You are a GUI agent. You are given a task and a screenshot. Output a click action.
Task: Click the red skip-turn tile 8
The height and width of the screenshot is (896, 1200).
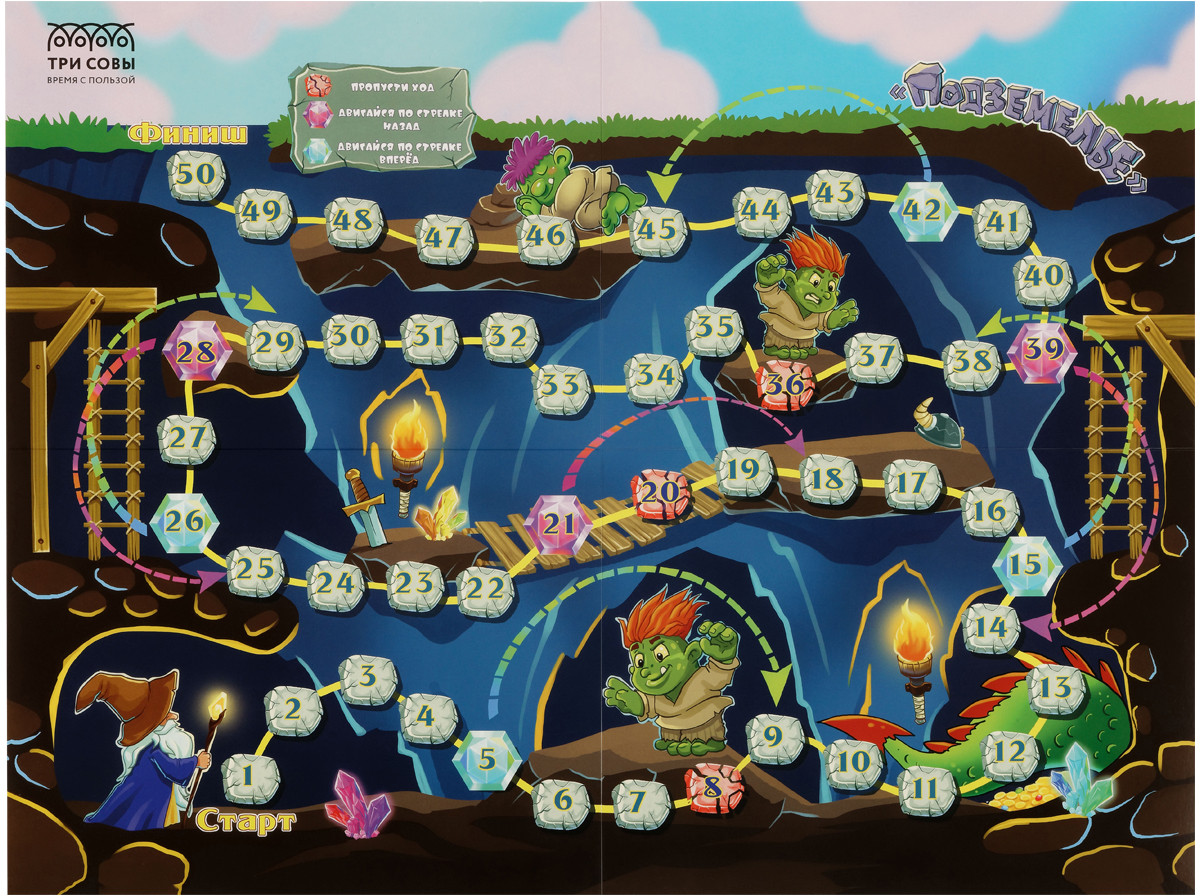(712, 786)
